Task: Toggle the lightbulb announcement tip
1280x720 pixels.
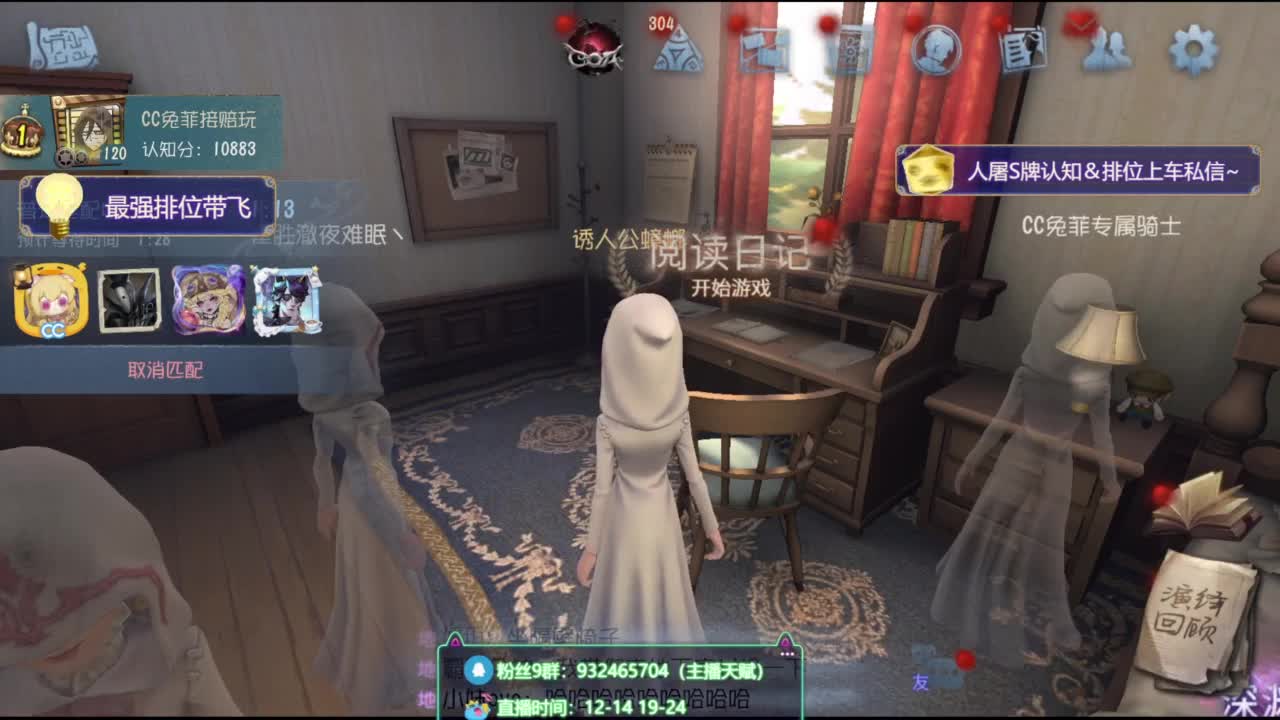Action: point(60,198)
